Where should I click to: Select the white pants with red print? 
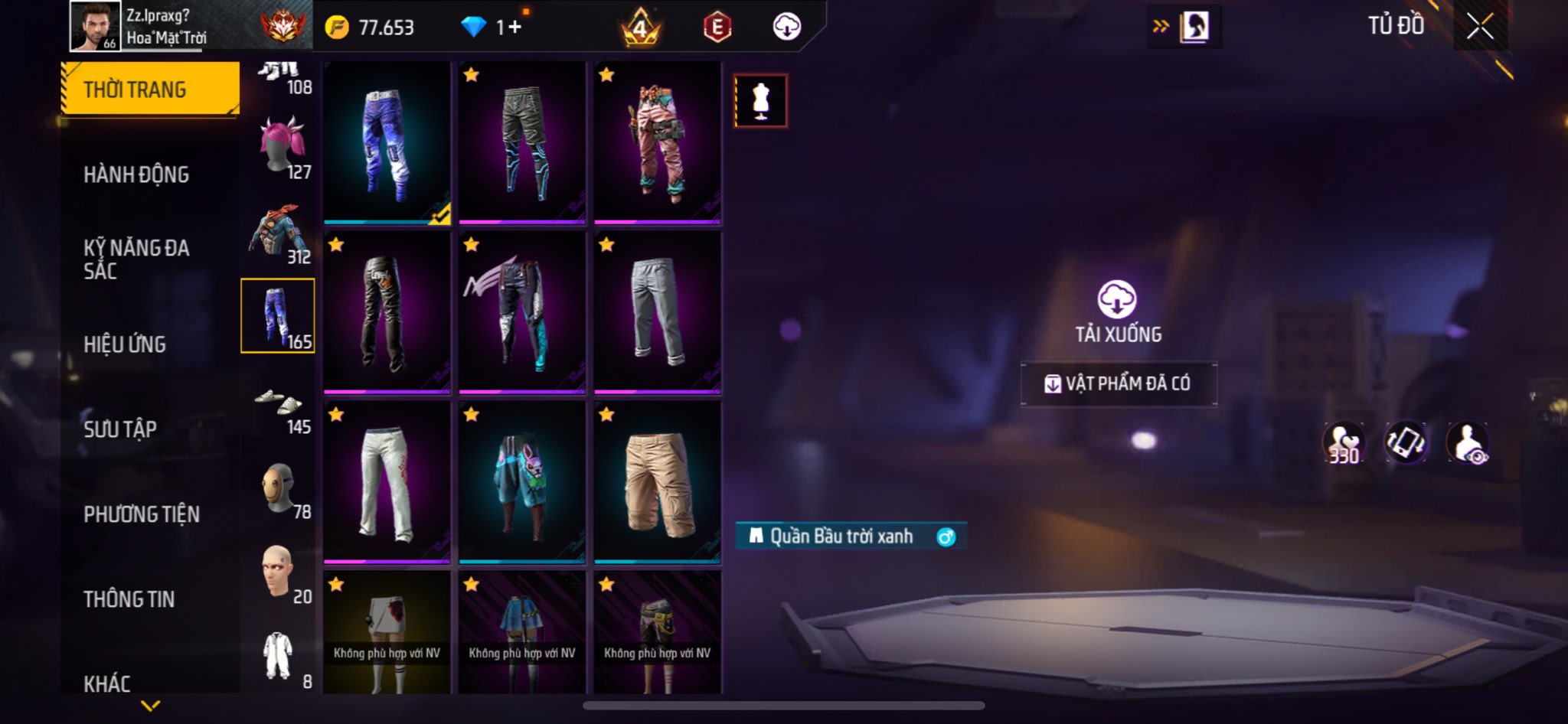pyautogui.click(x=387, y=482)
